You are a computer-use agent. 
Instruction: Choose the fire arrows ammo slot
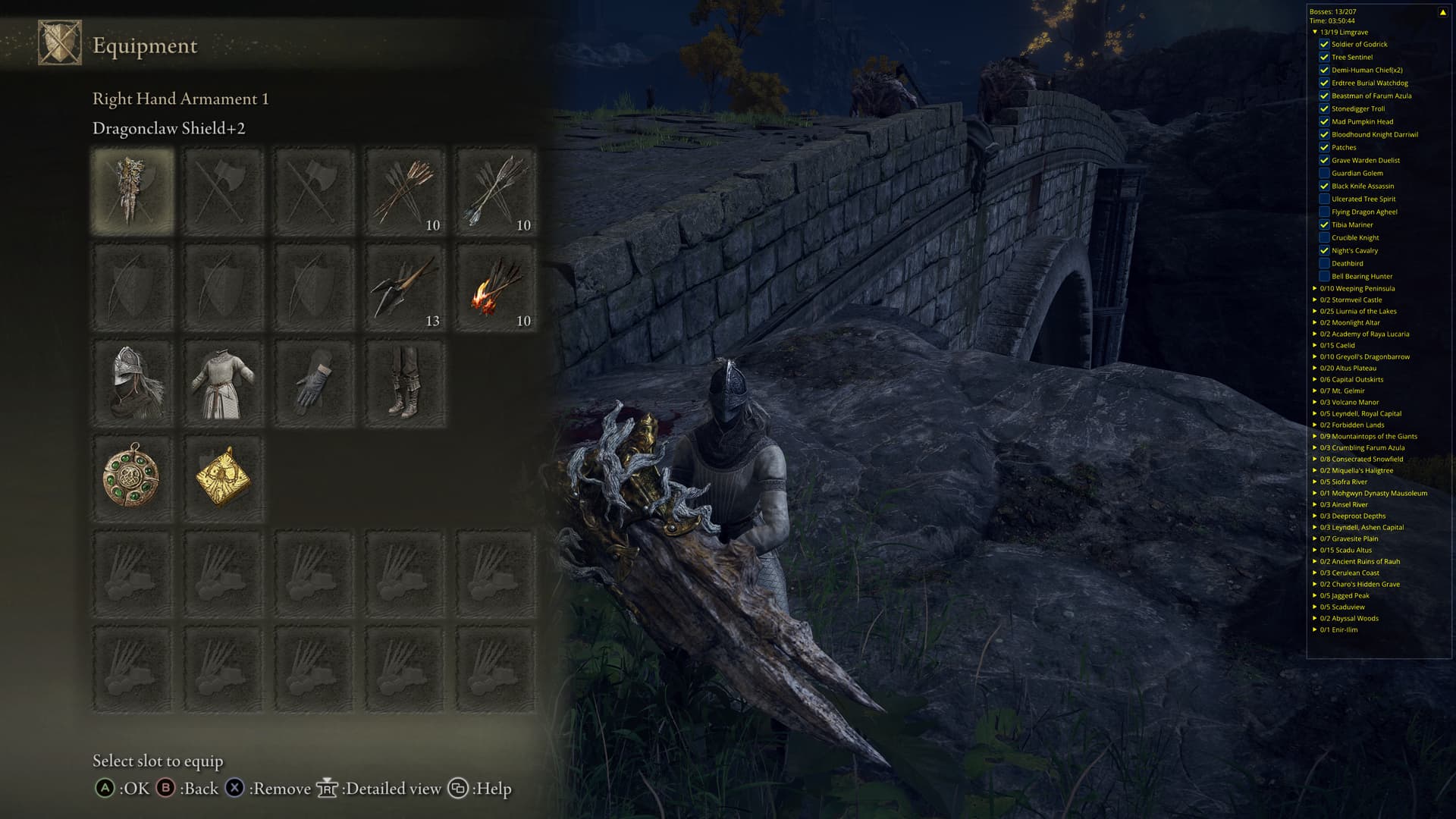point(496,287)
